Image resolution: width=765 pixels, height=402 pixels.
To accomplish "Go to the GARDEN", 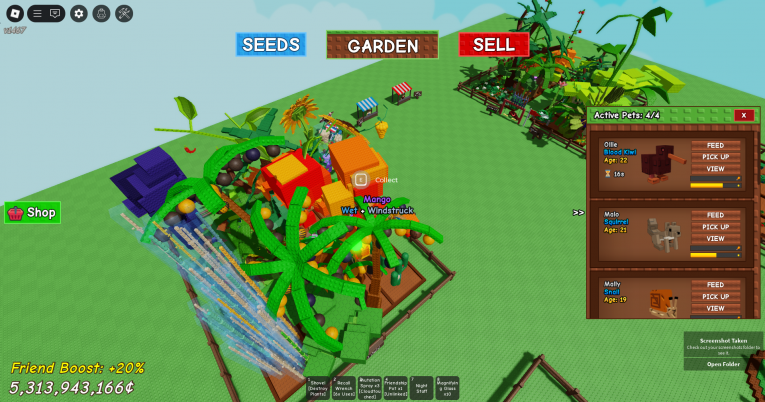I will point(382,46).
